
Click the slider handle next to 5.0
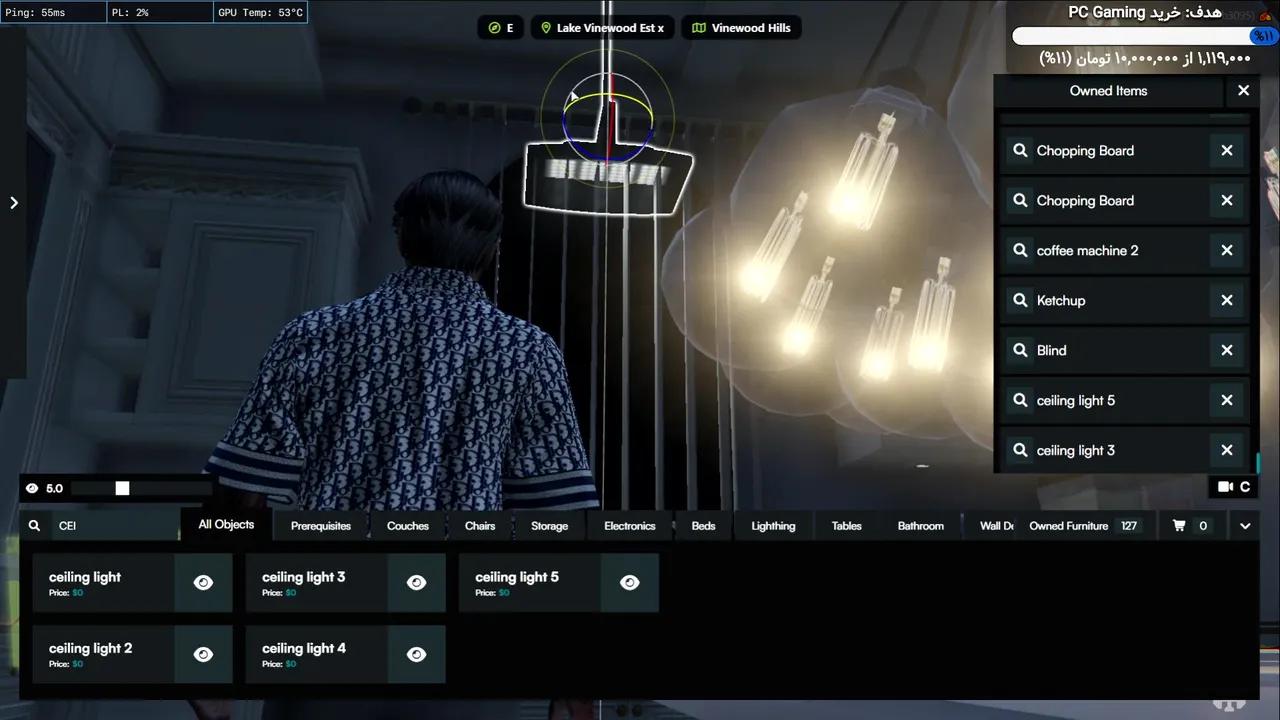(122, 488)
